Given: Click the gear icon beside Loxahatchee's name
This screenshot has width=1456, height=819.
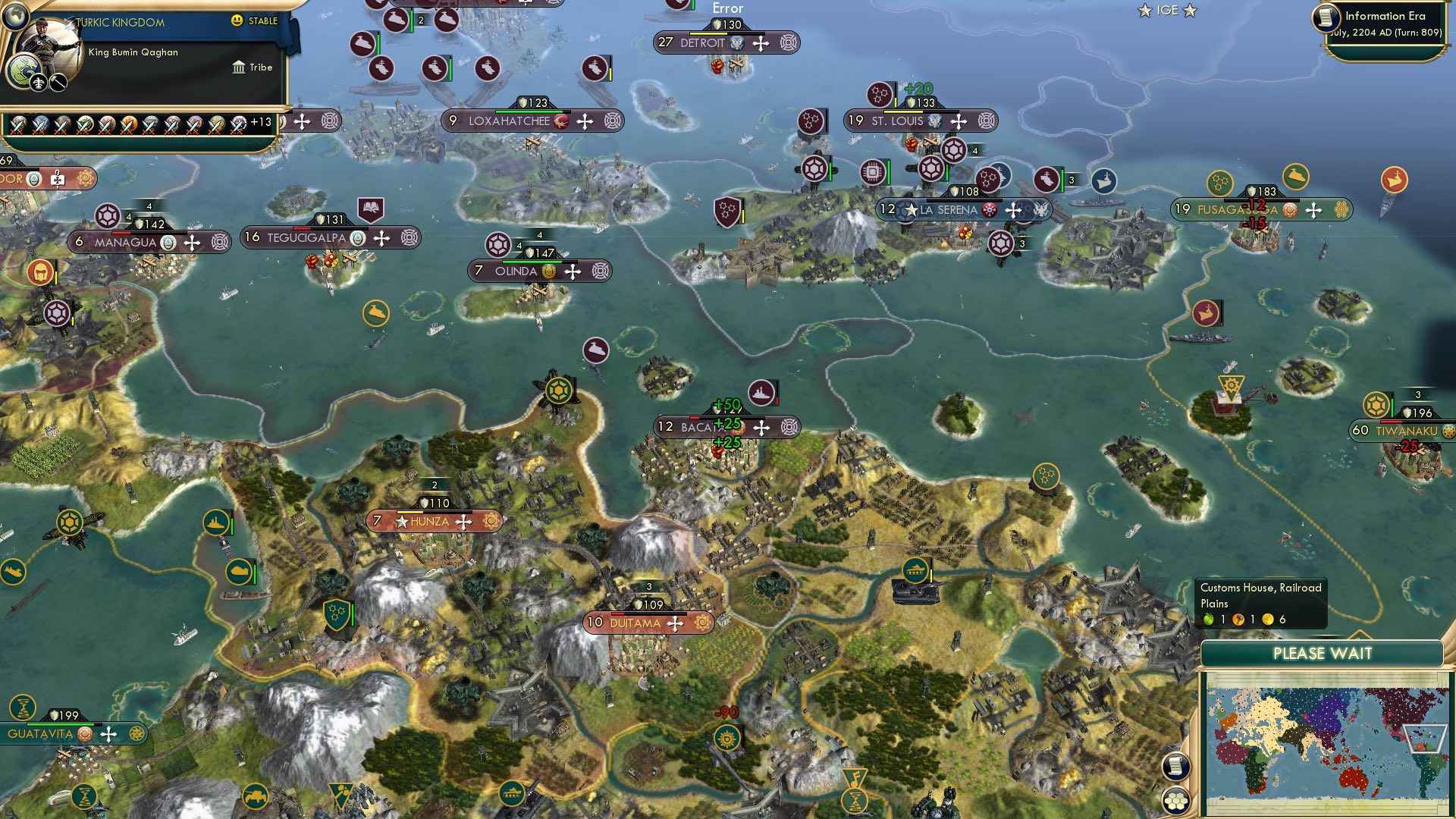Looking at the screenshot, I should (x=613, y=121).
